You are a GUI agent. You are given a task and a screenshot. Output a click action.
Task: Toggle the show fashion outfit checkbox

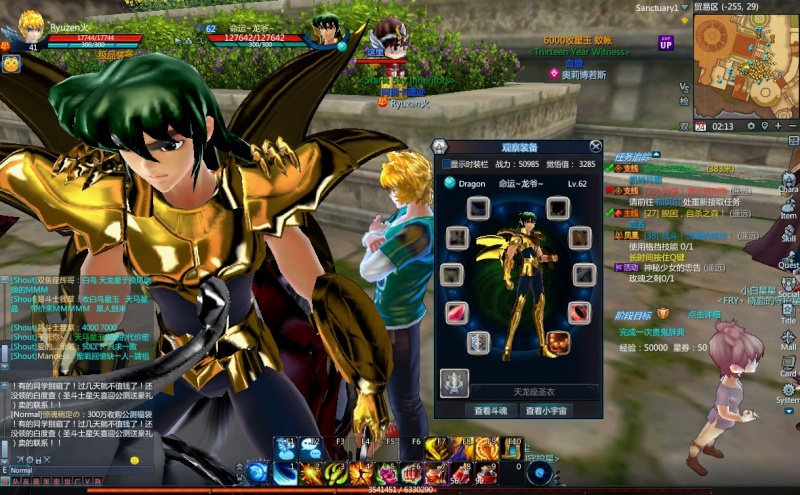446,164
